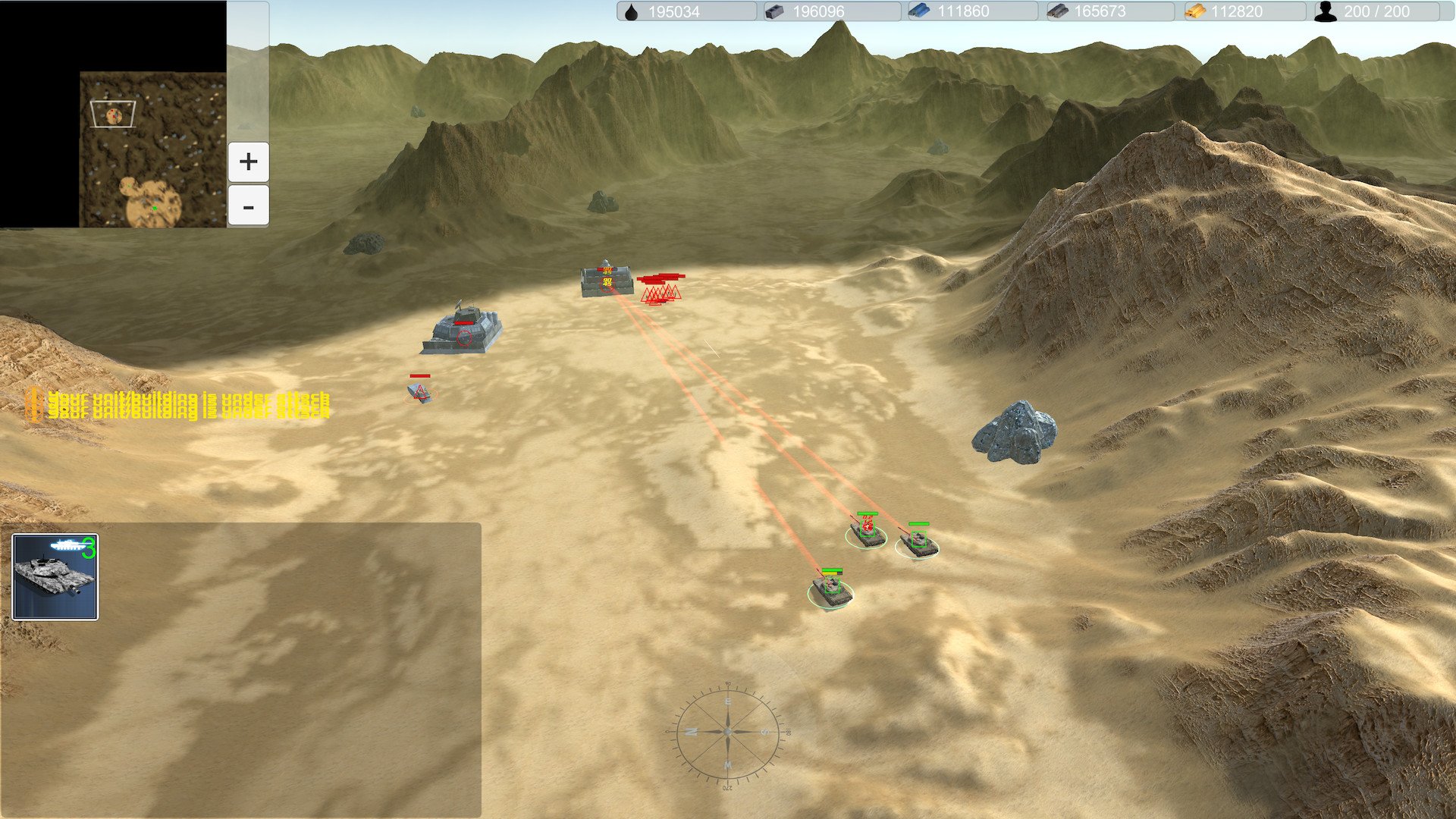Click the 'Your unit/building is under attack' warning

pyautogui.click(x=188, y=402)
